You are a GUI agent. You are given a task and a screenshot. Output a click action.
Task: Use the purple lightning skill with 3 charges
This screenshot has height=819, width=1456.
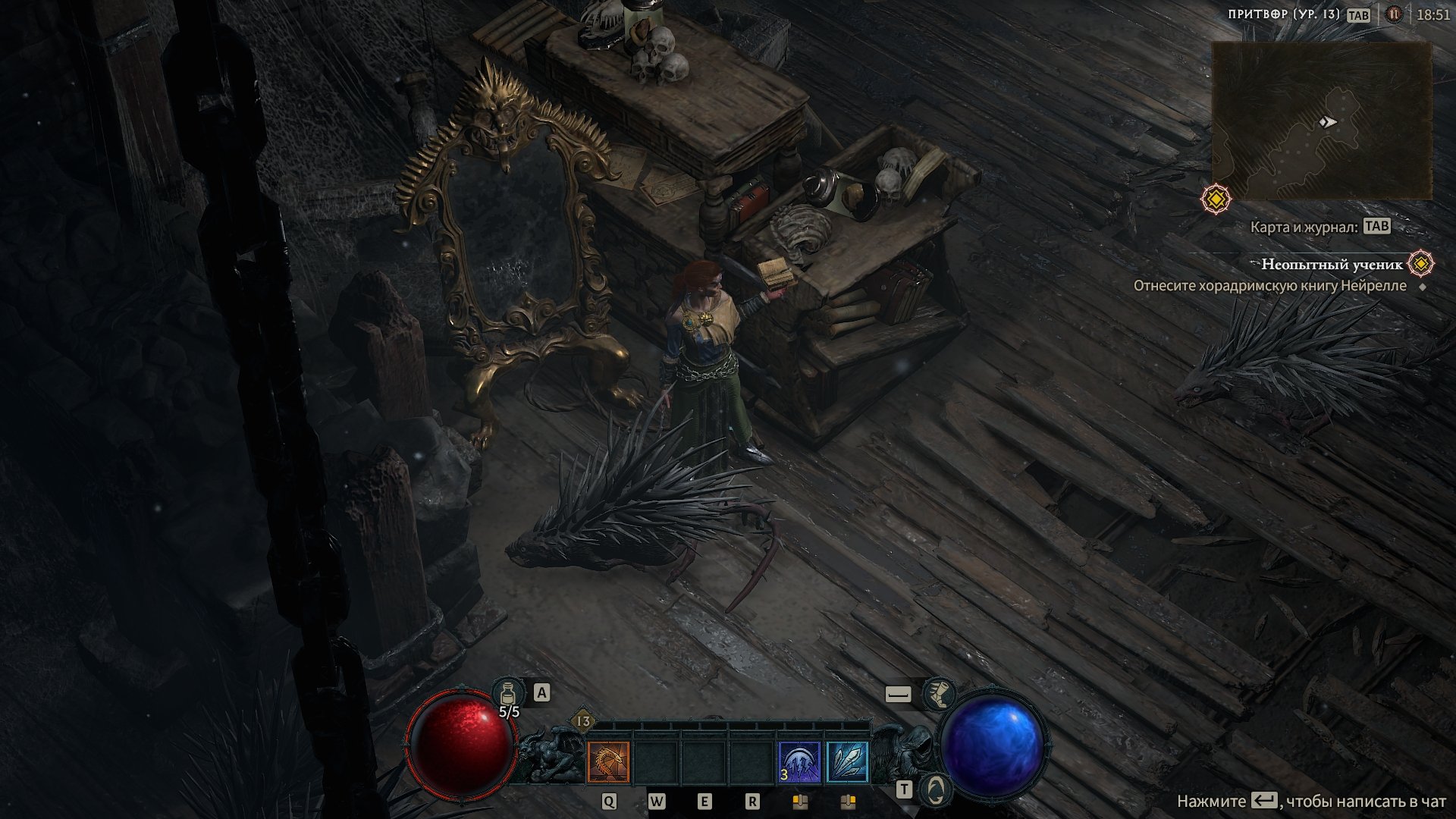pos(799,762)
